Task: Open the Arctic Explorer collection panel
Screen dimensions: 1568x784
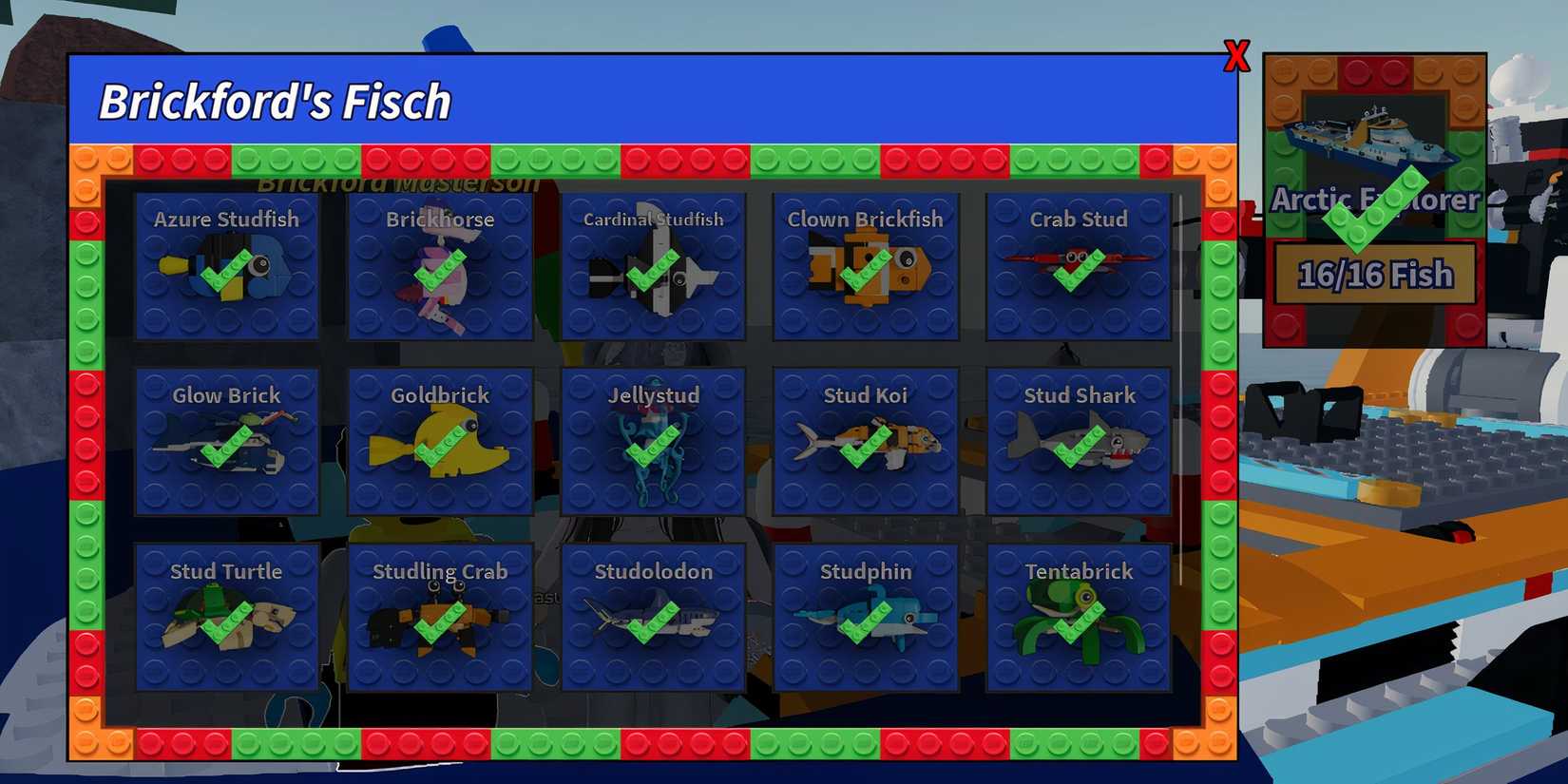Action: pos(1374,200)
